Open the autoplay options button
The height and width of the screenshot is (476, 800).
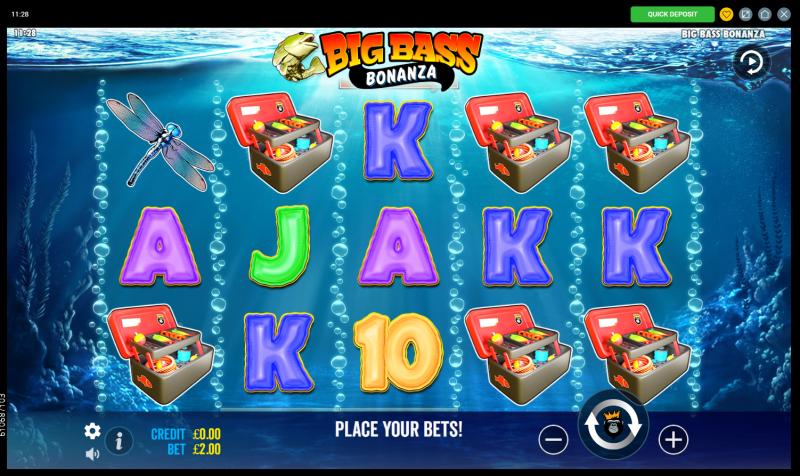pos(750,64)
